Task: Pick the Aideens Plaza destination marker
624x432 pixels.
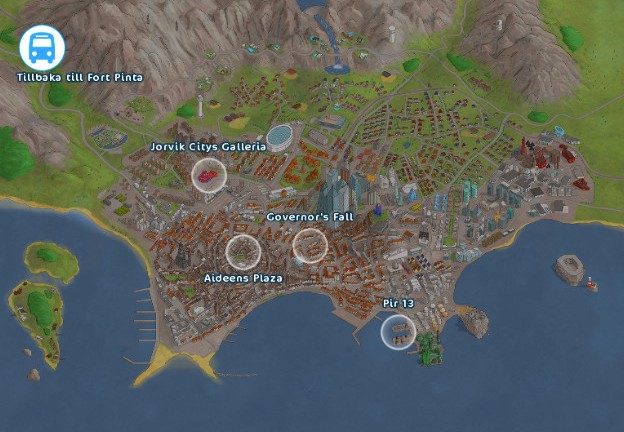Action: (242, 252)
